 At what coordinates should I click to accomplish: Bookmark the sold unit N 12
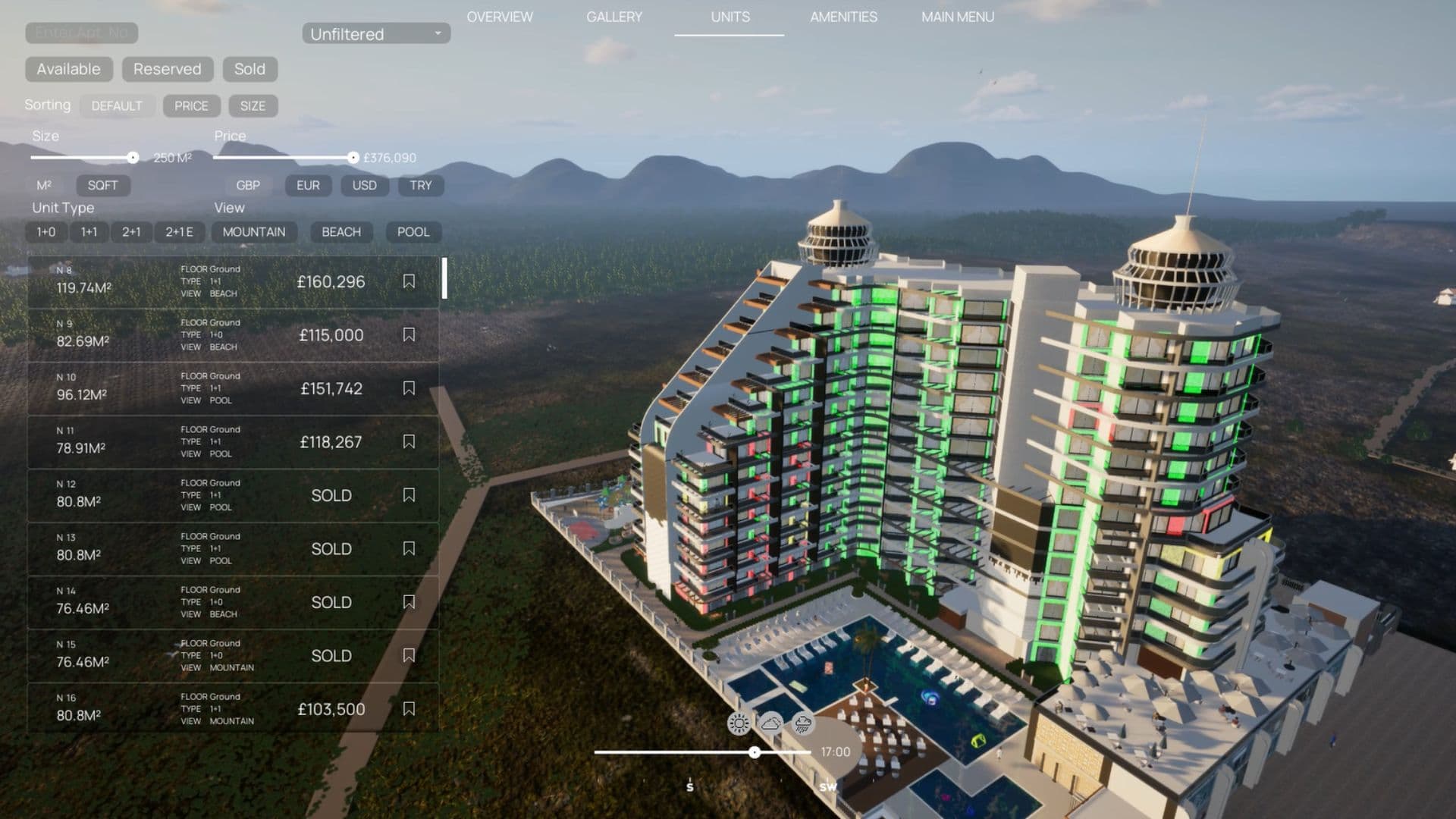pyautogui.click(x=409, y=494)
